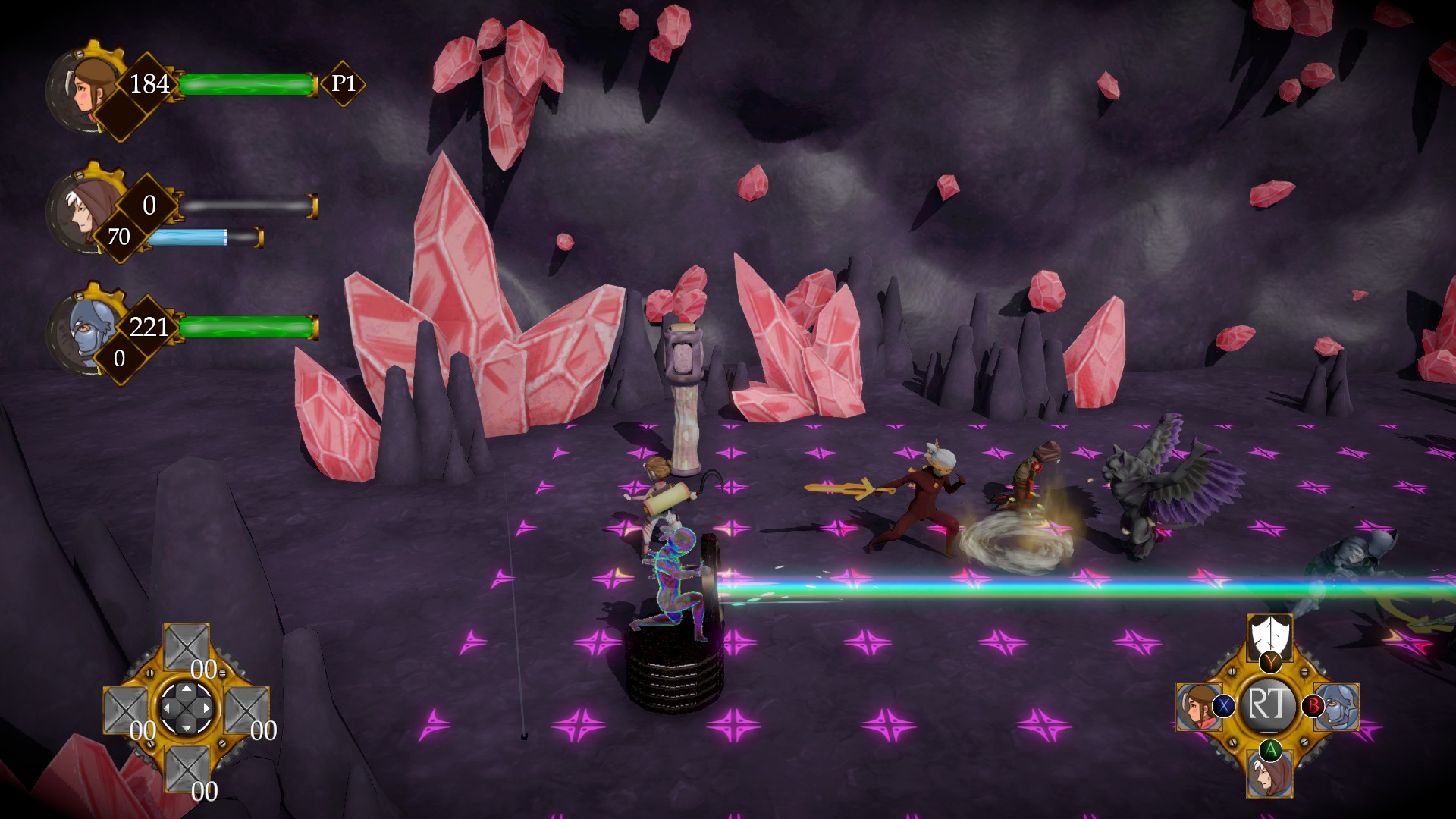
Task: Open the right item slot with 00 counter
Action: [246, 710]
